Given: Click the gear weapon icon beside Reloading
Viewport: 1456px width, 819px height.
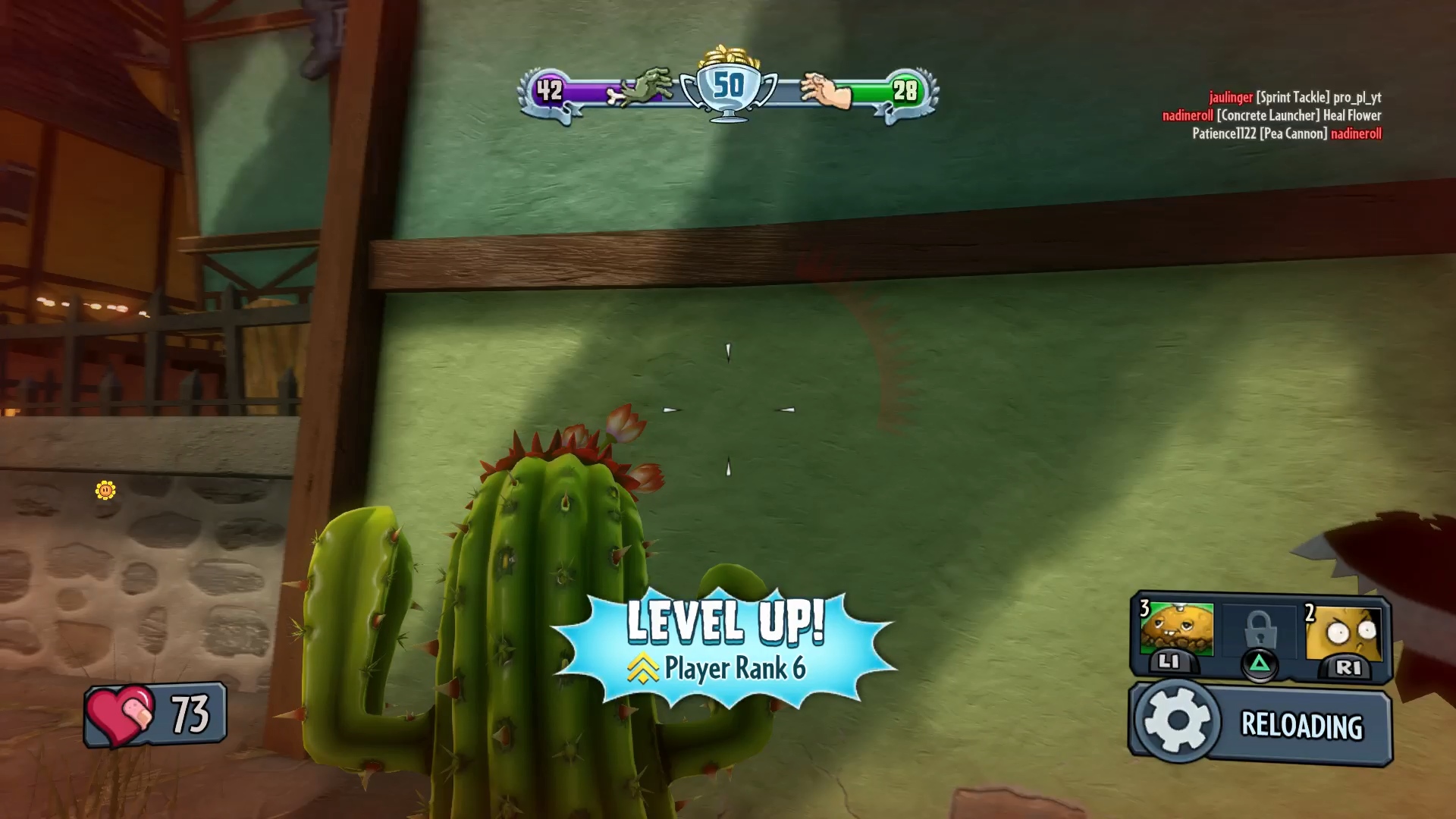Looking at the screenshot, I should click(1176, 721).
